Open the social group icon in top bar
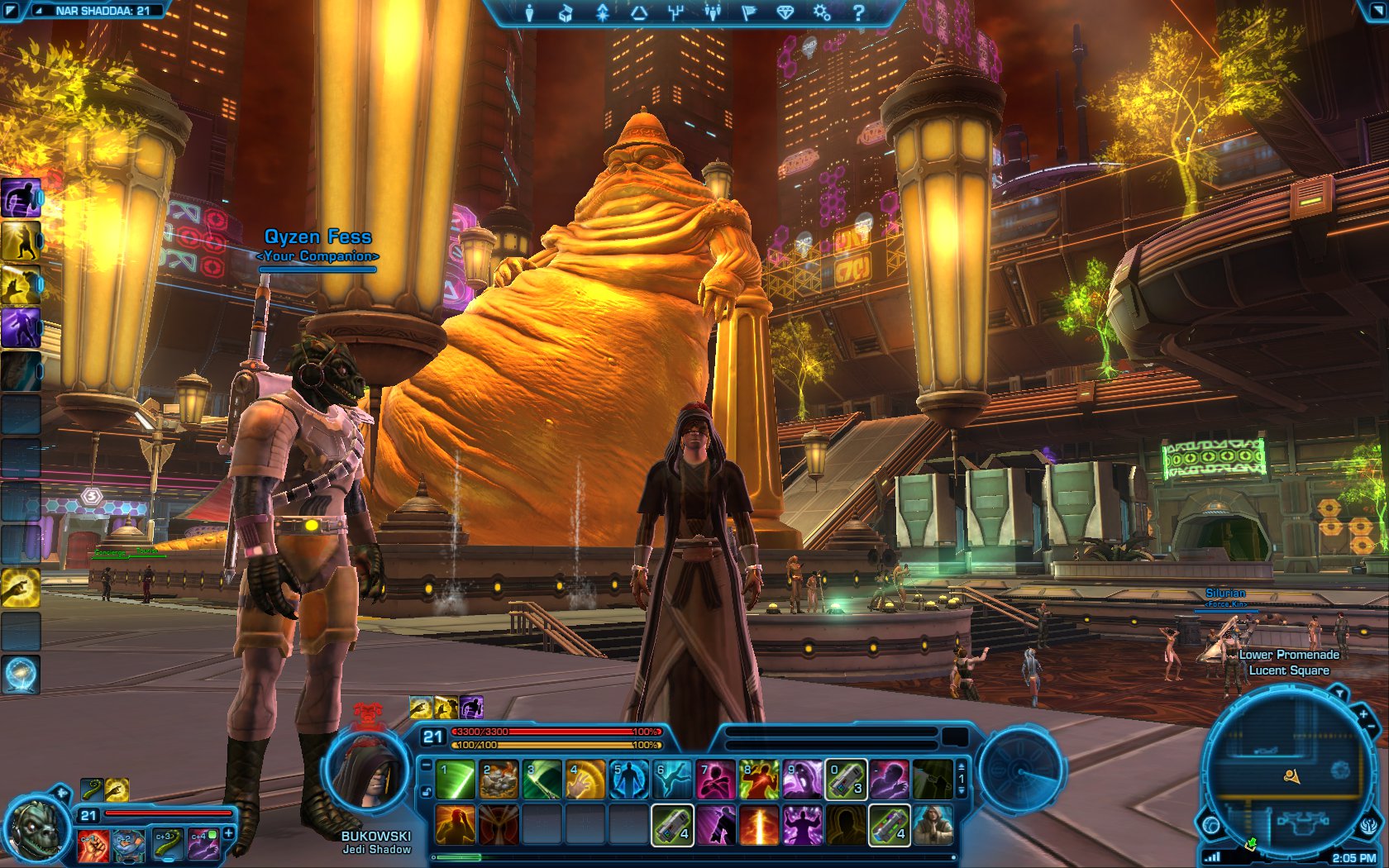 pos(712,12)
